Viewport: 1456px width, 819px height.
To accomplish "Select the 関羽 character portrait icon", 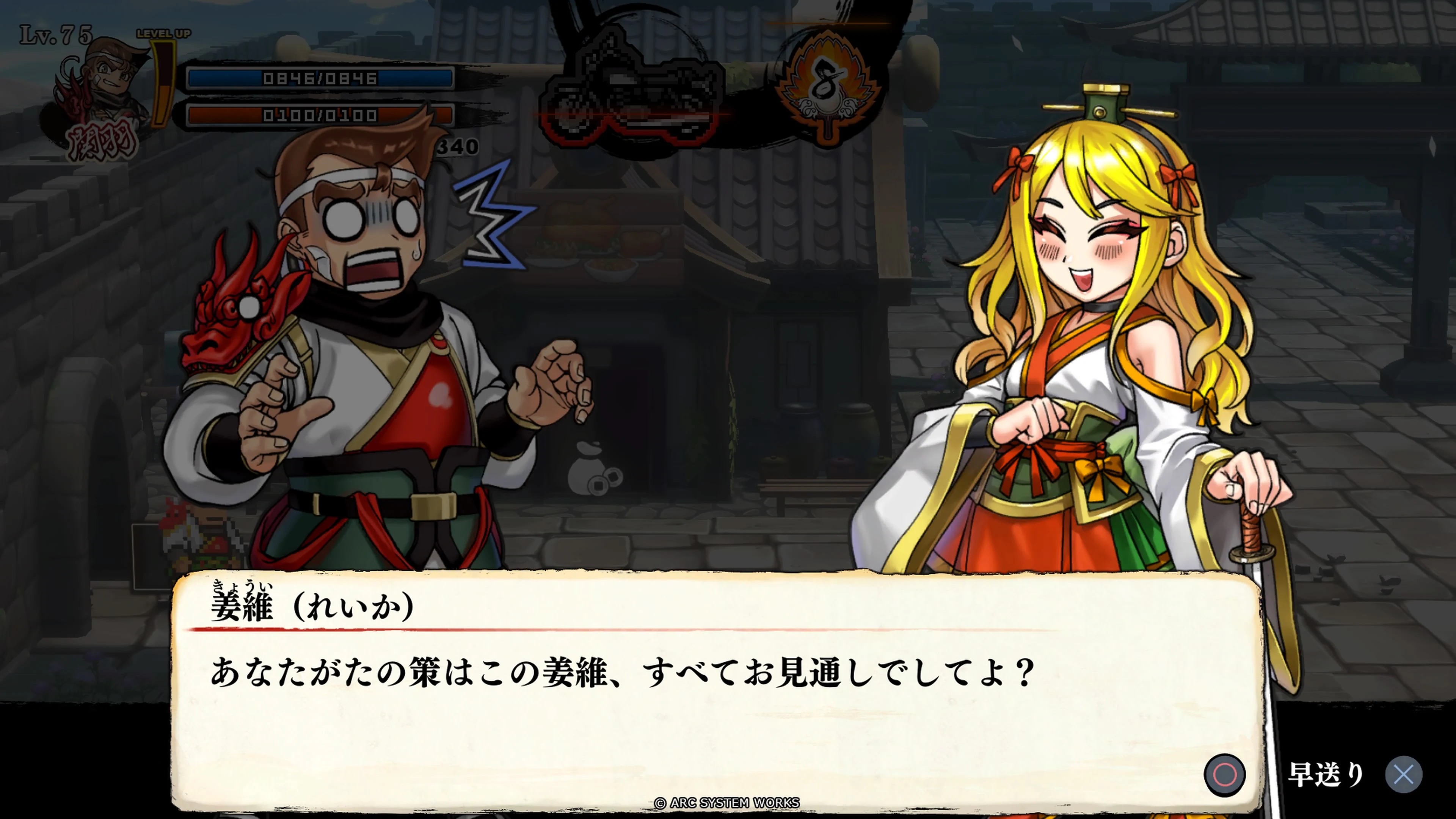I will 105,85.
